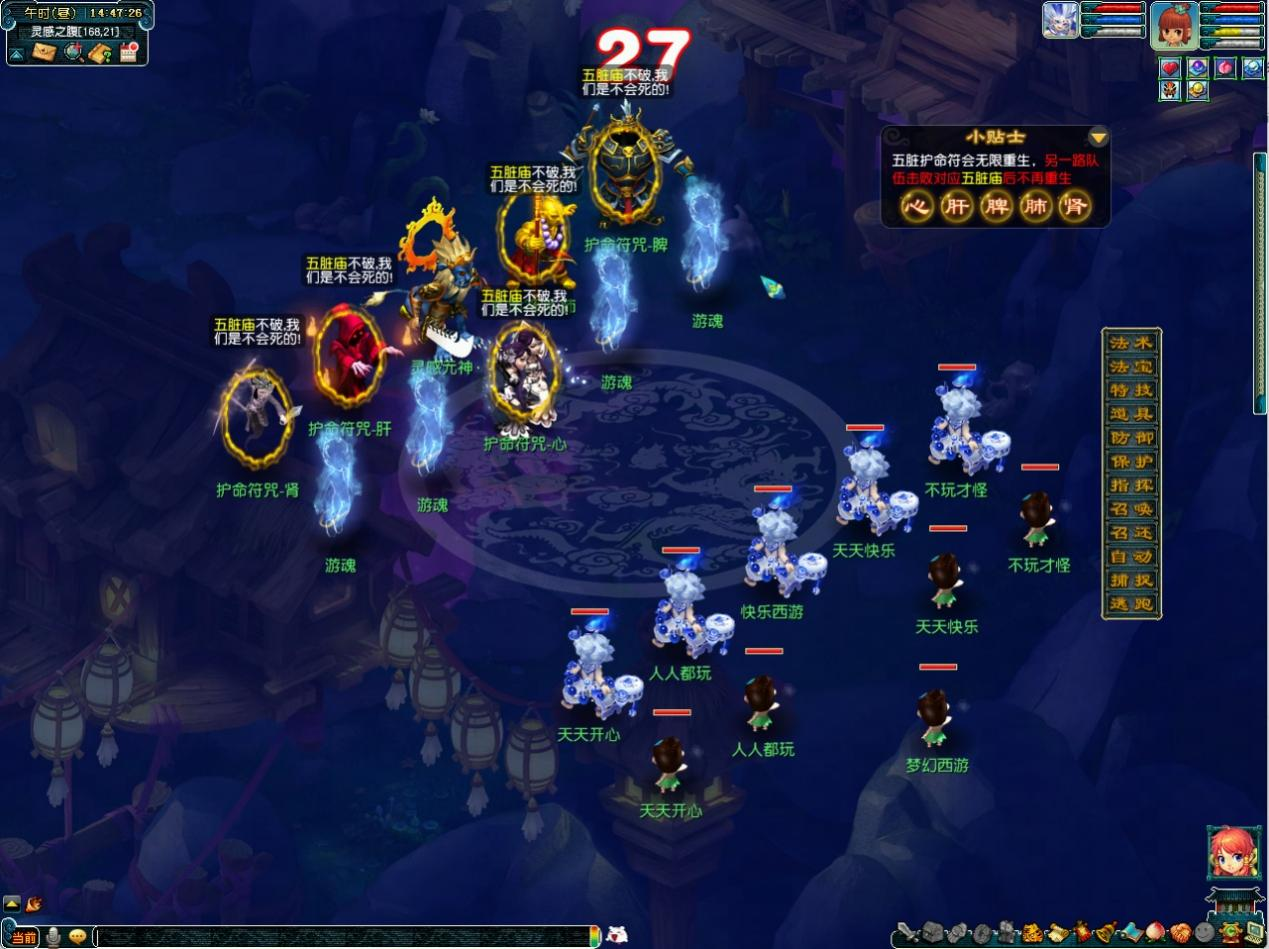
Task: Select the 防御 defend command
Action: 1132,437
